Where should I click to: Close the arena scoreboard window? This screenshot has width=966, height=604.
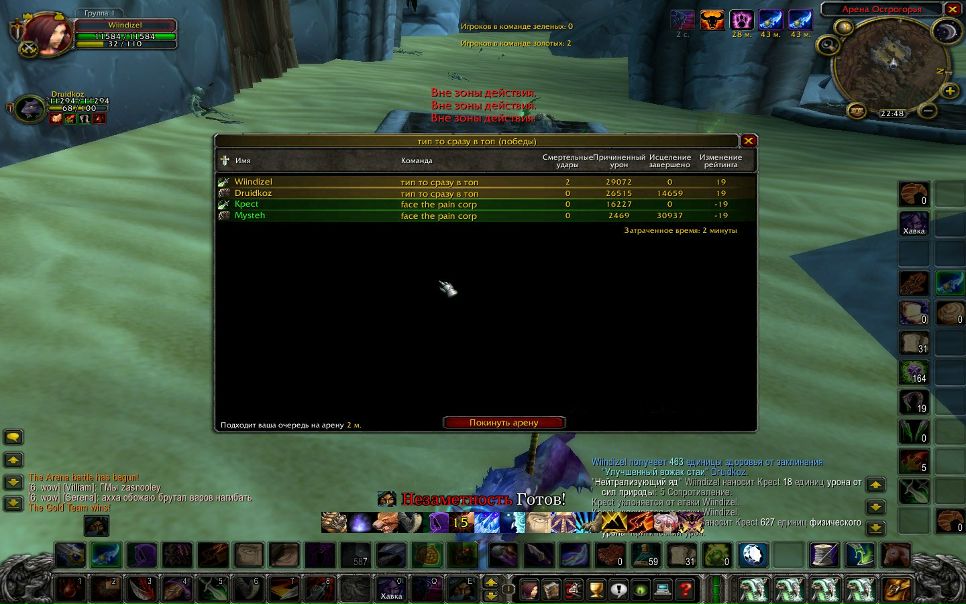click(749, 141)
